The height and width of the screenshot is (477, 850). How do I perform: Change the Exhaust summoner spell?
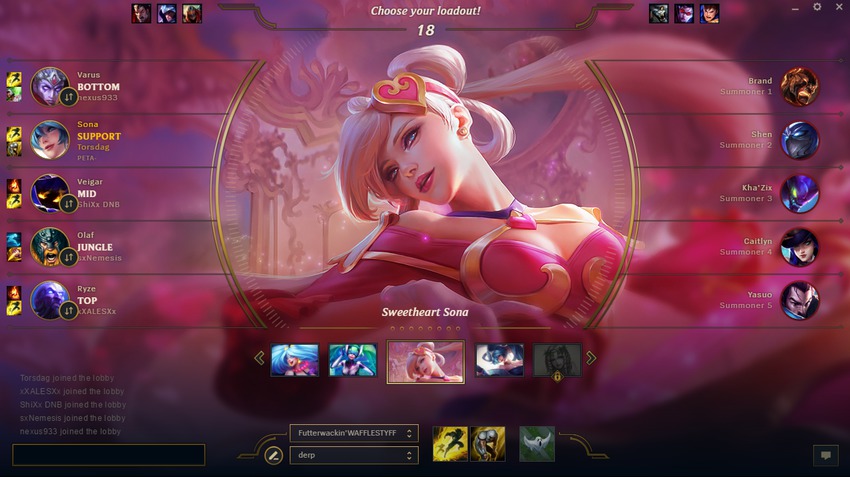pos(488,444)
